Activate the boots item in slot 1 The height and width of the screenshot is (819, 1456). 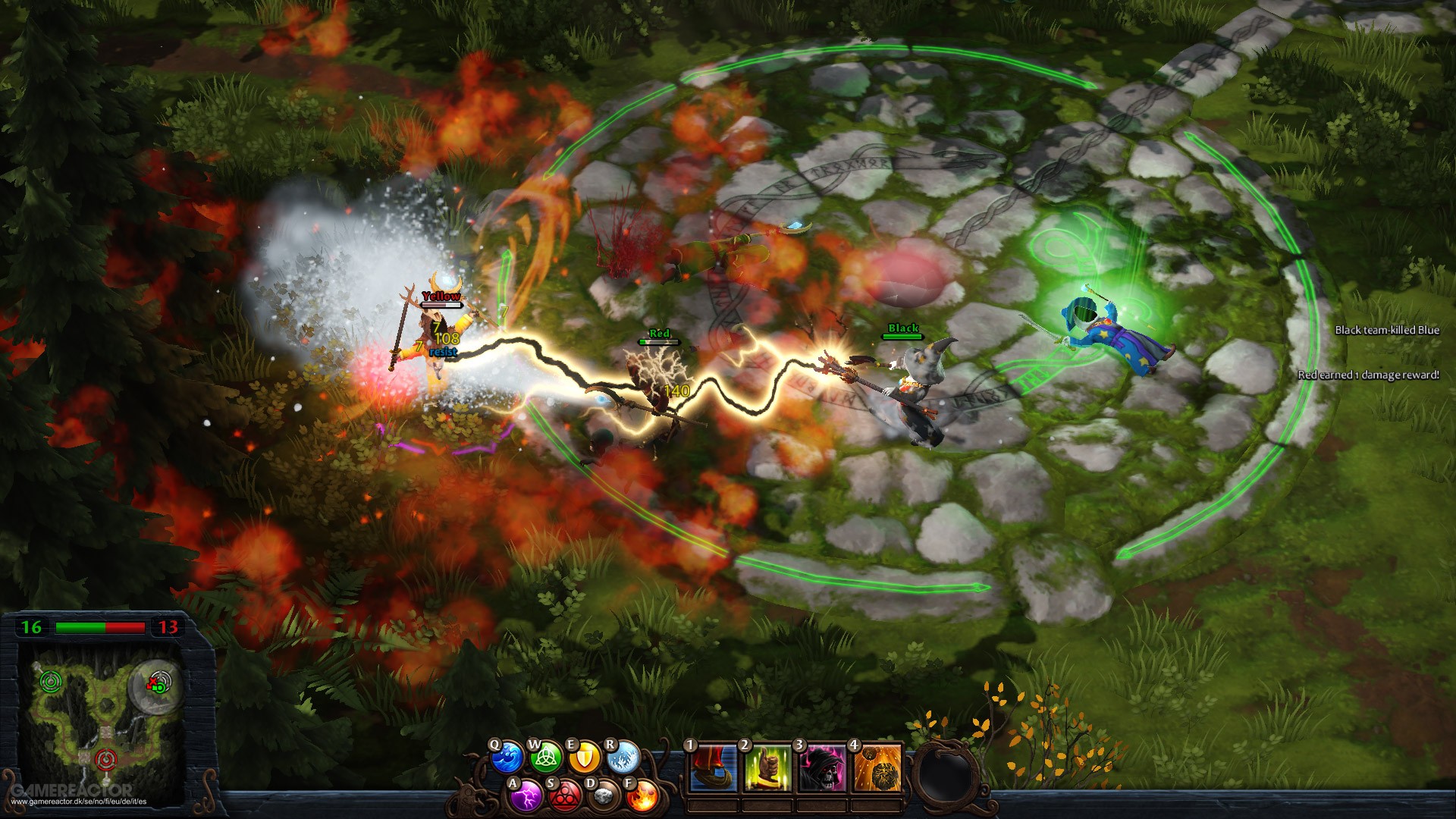(713, 769)
